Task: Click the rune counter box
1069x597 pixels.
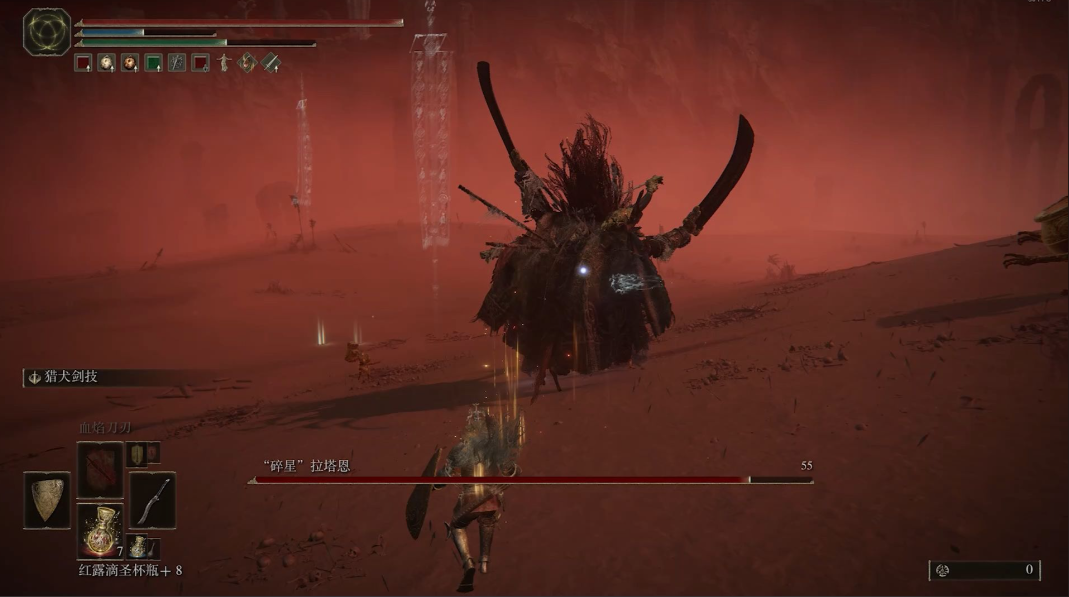Action: click(984, 570)
